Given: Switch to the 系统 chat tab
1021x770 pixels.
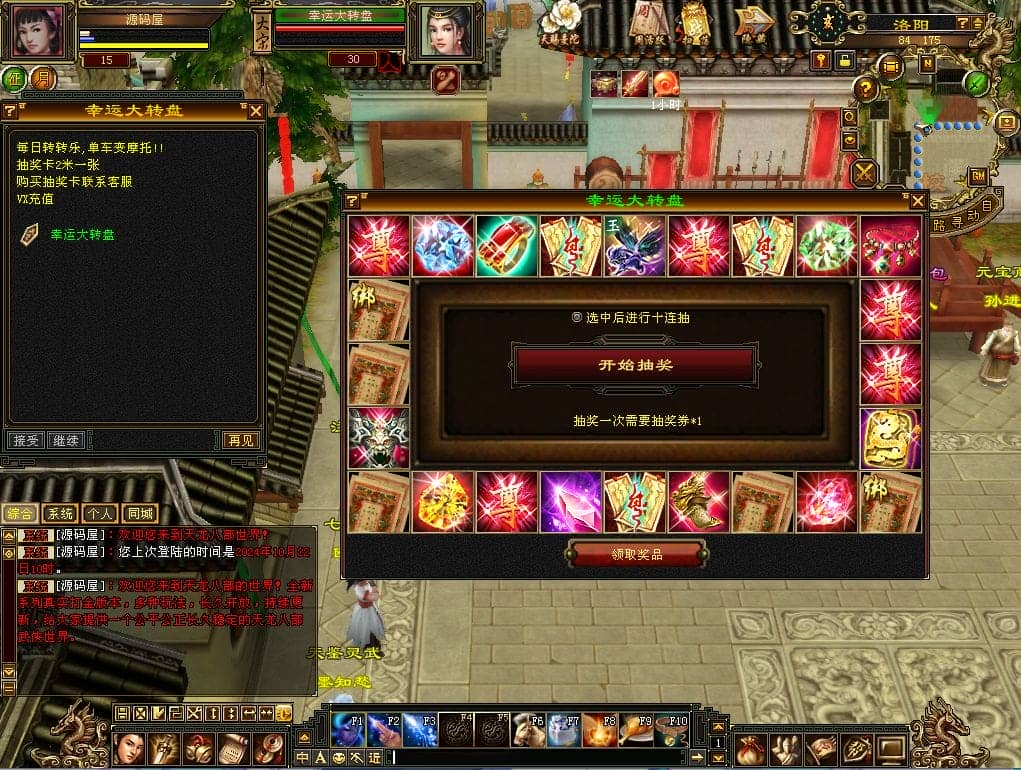Looking at the screenshot, I should point(60,514).
